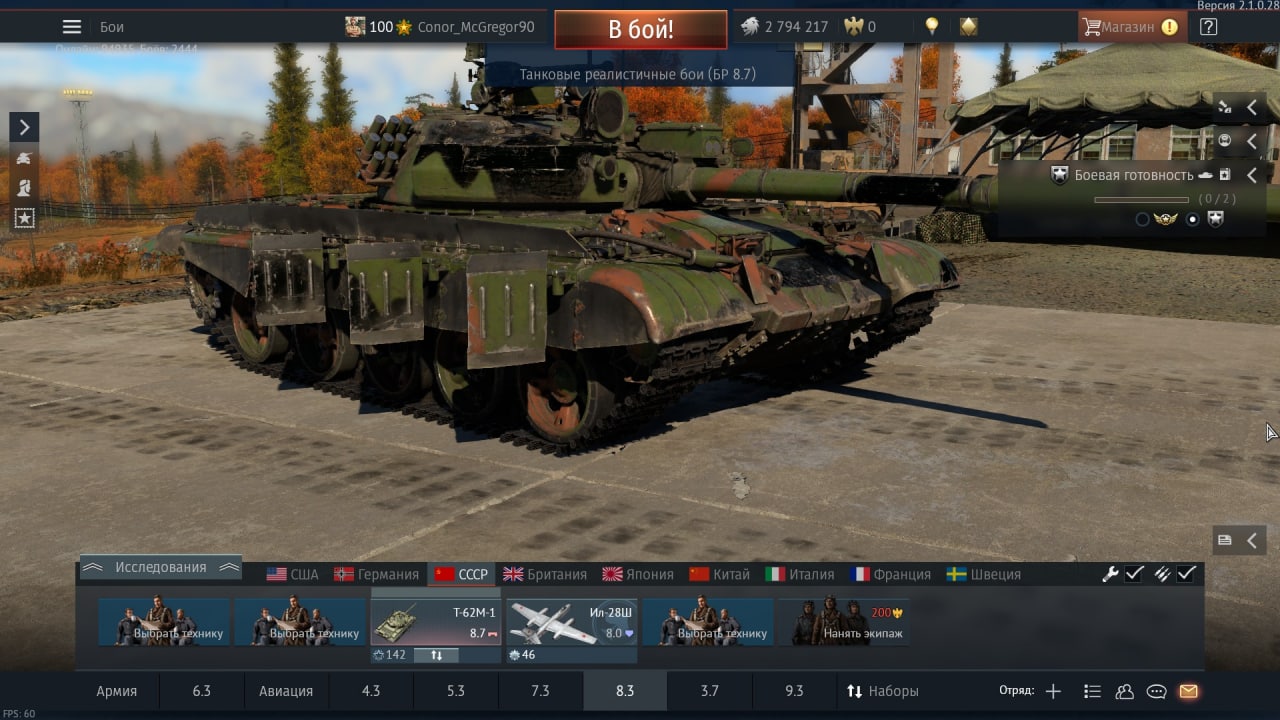Select the СССР nation tab
1280x720 pixels.
click(x=462, y=574)
